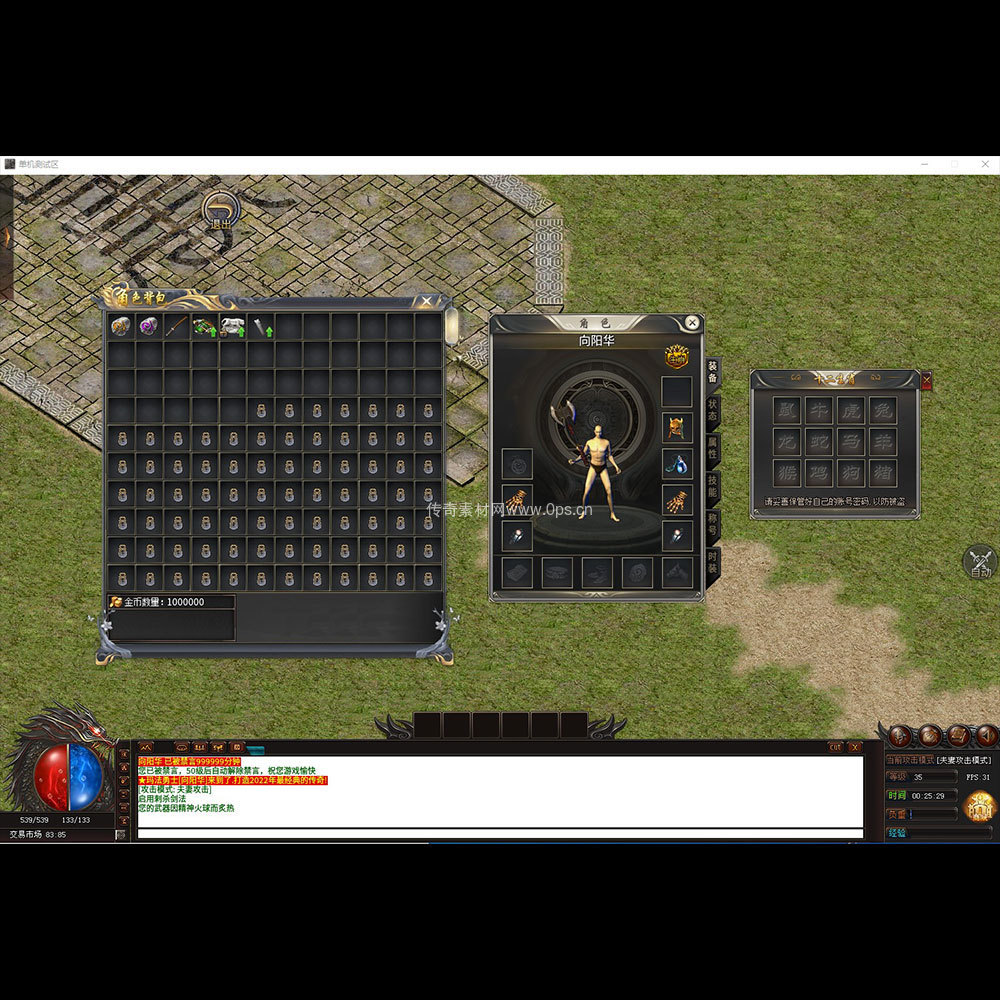The image size is (1000, 1000).
Task: Open the golden 主播 badge in character panel
Action: [x=677, y=356]
